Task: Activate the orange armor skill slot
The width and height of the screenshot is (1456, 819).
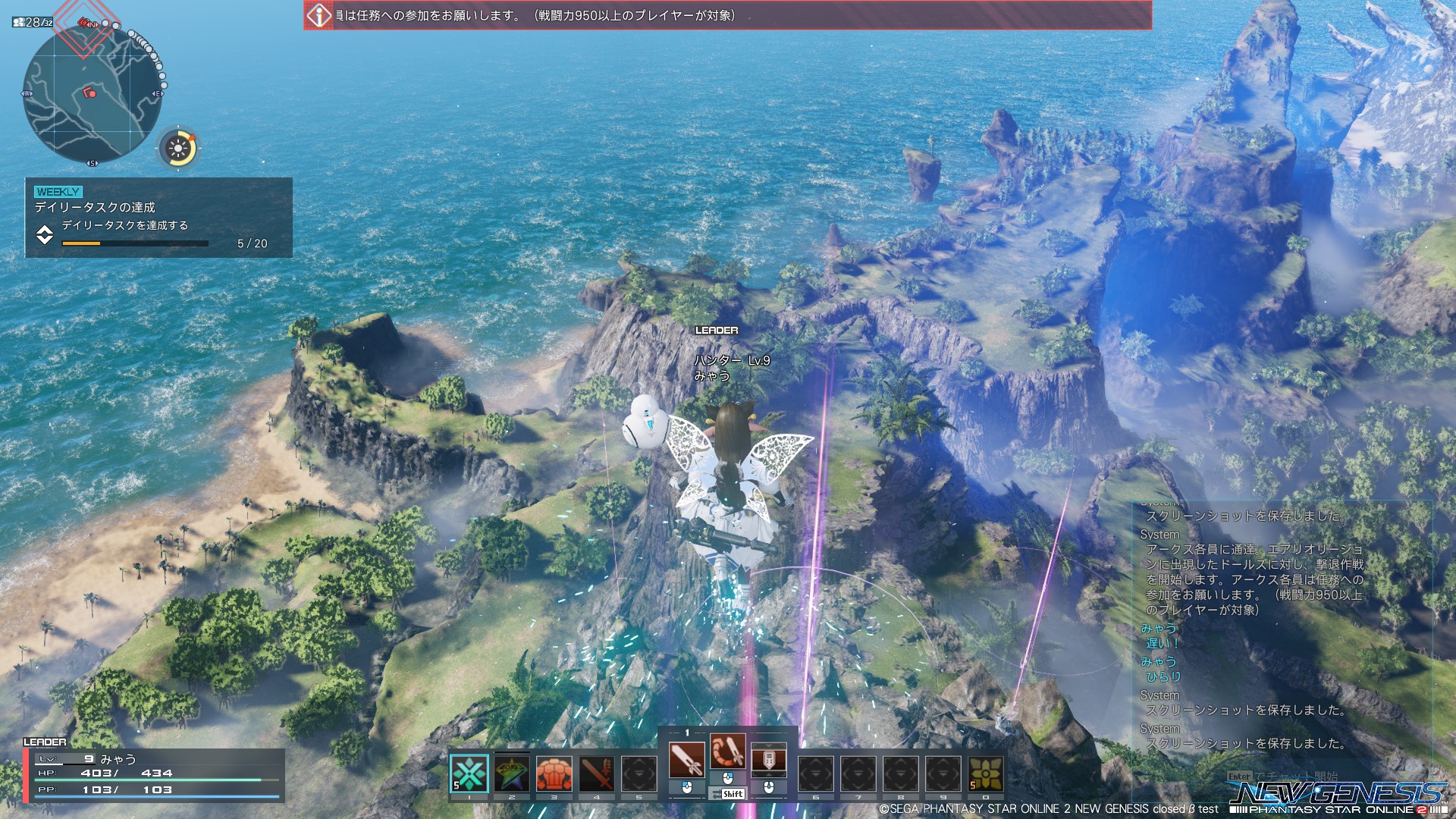Action: pos(554,774)
